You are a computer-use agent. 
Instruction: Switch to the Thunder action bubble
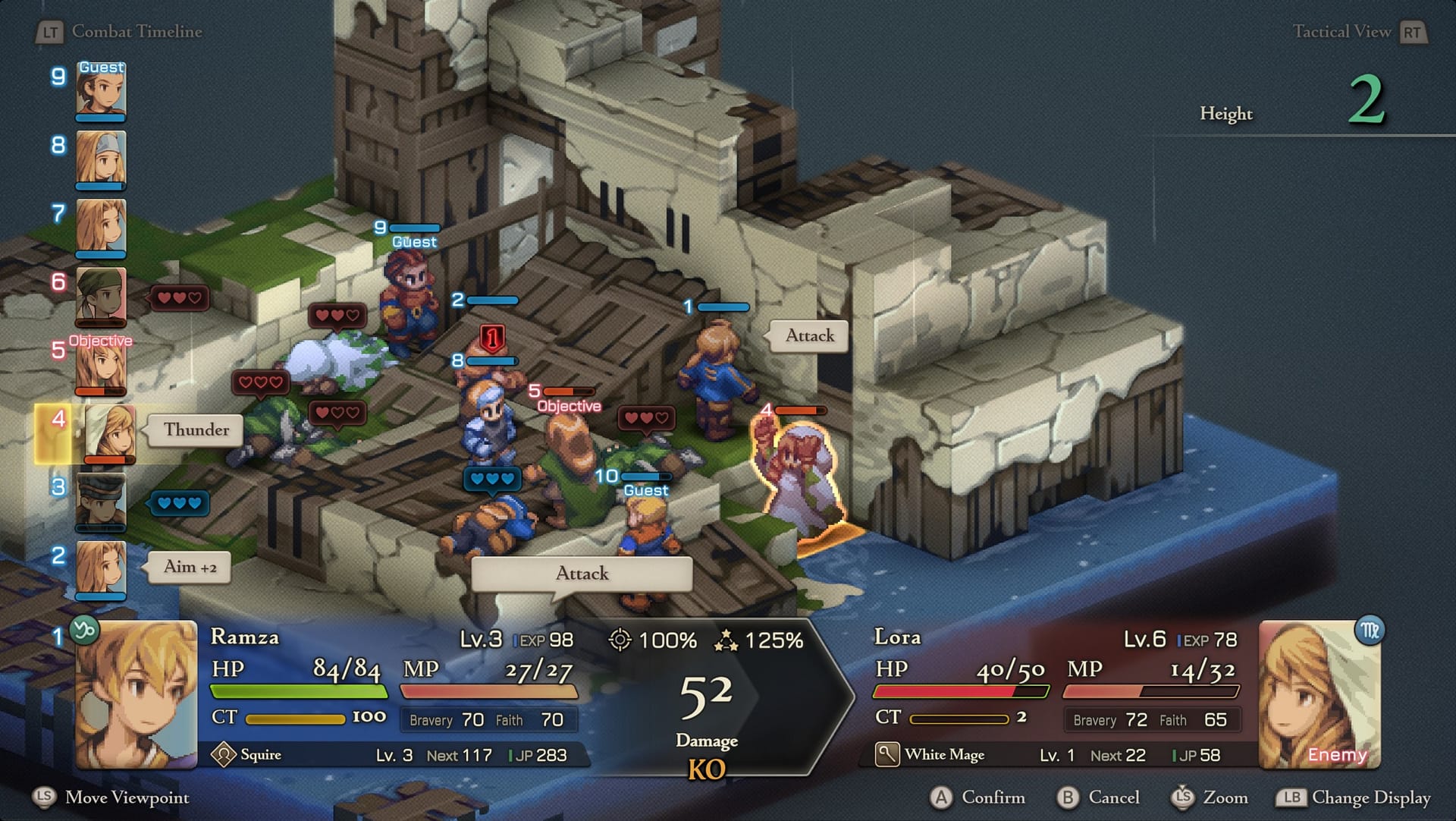pyautogui.click(x=194, y=430)
